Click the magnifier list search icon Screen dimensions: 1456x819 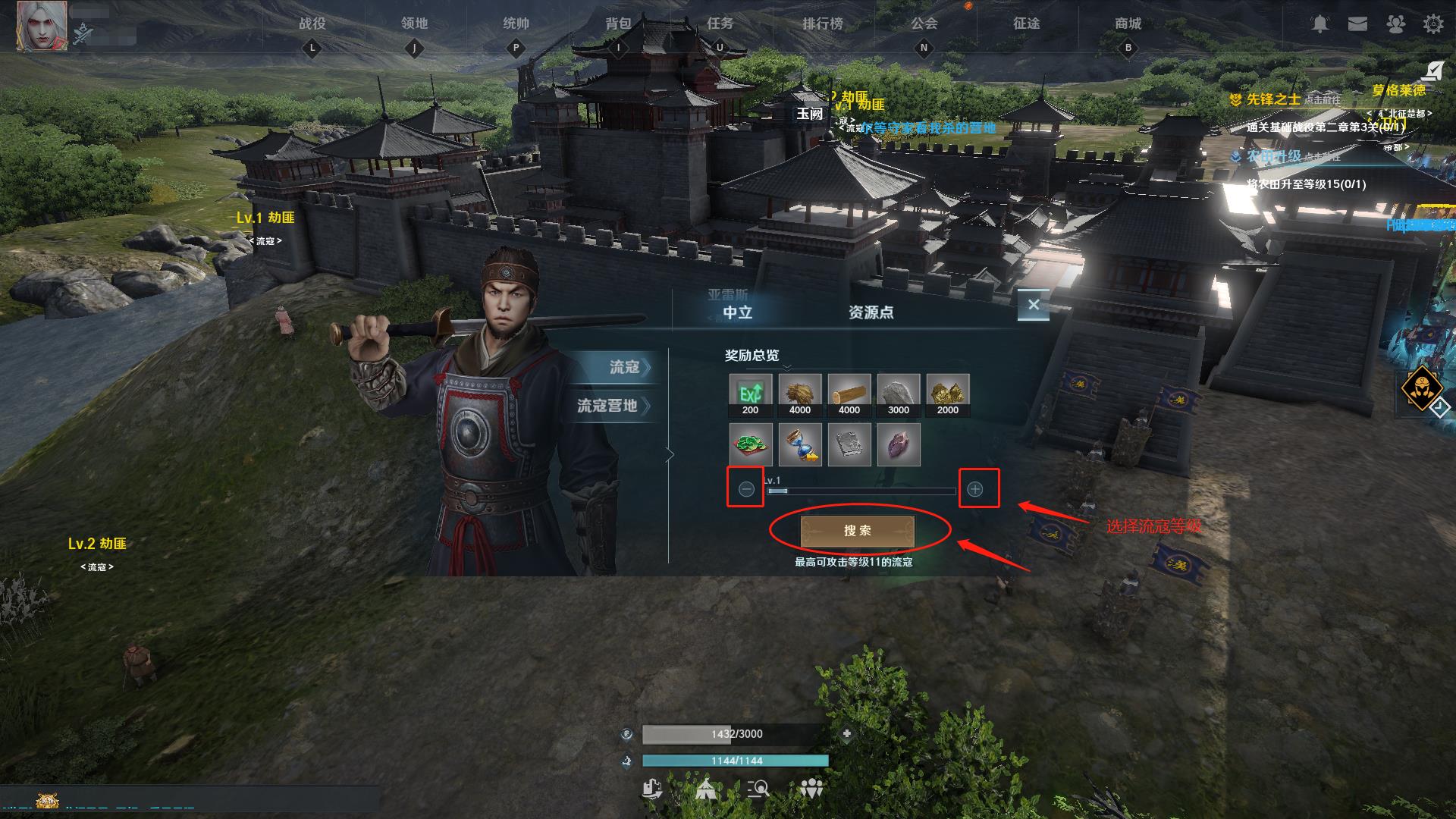click(x=758, y=789)
